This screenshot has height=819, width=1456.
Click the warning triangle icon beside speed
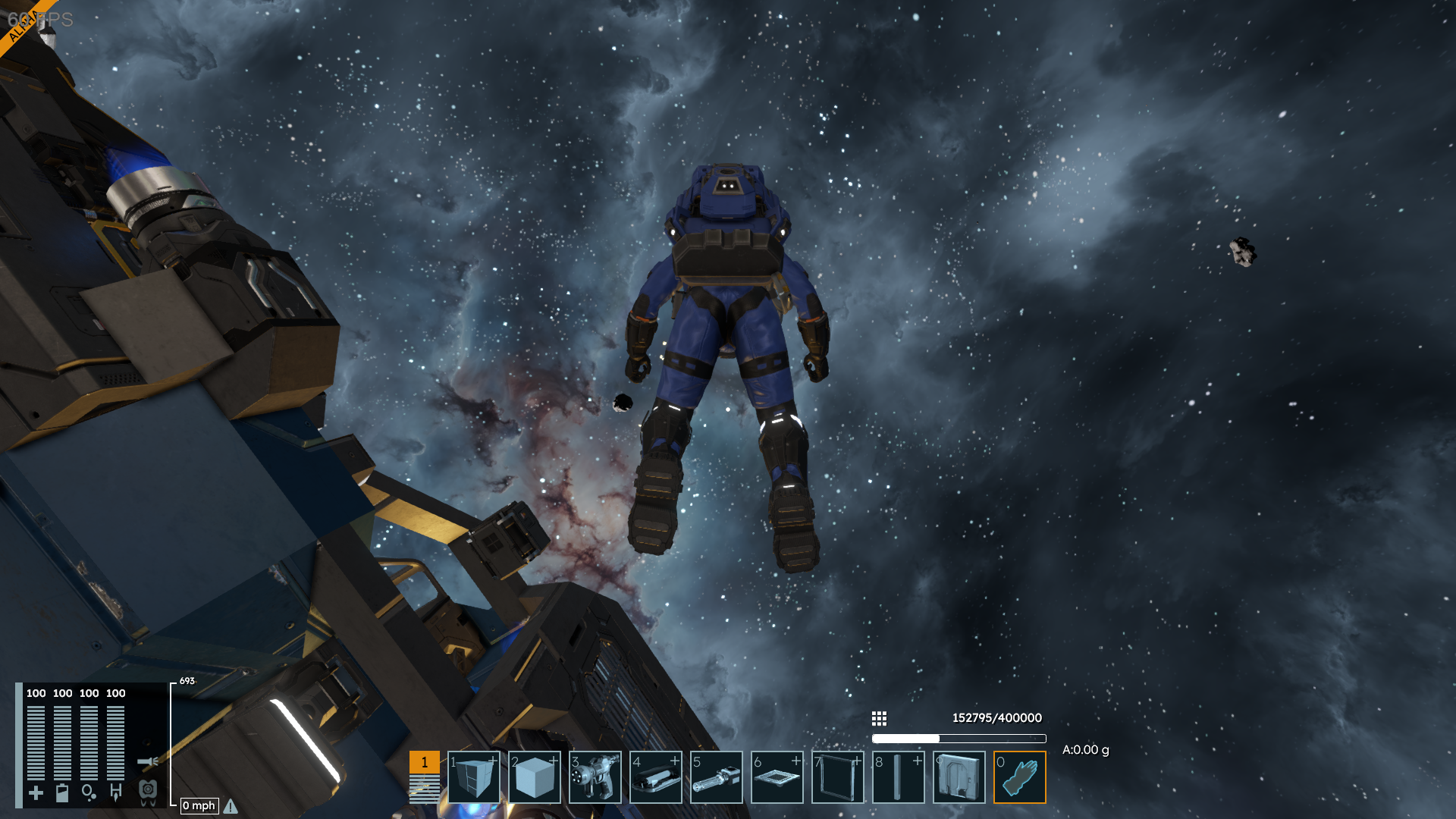pyautogui.click(x=231, y=806)
